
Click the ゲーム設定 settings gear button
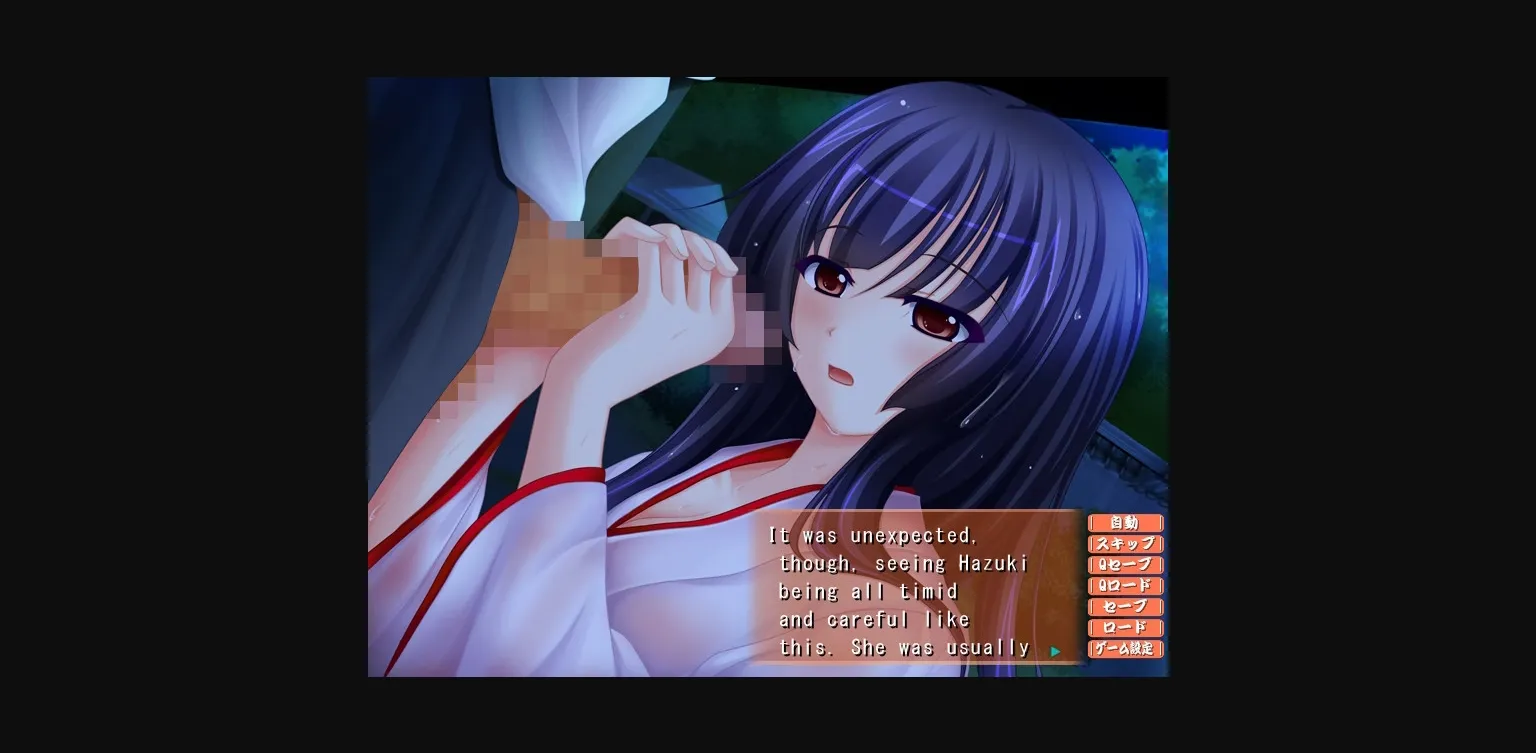(1125, 649)
